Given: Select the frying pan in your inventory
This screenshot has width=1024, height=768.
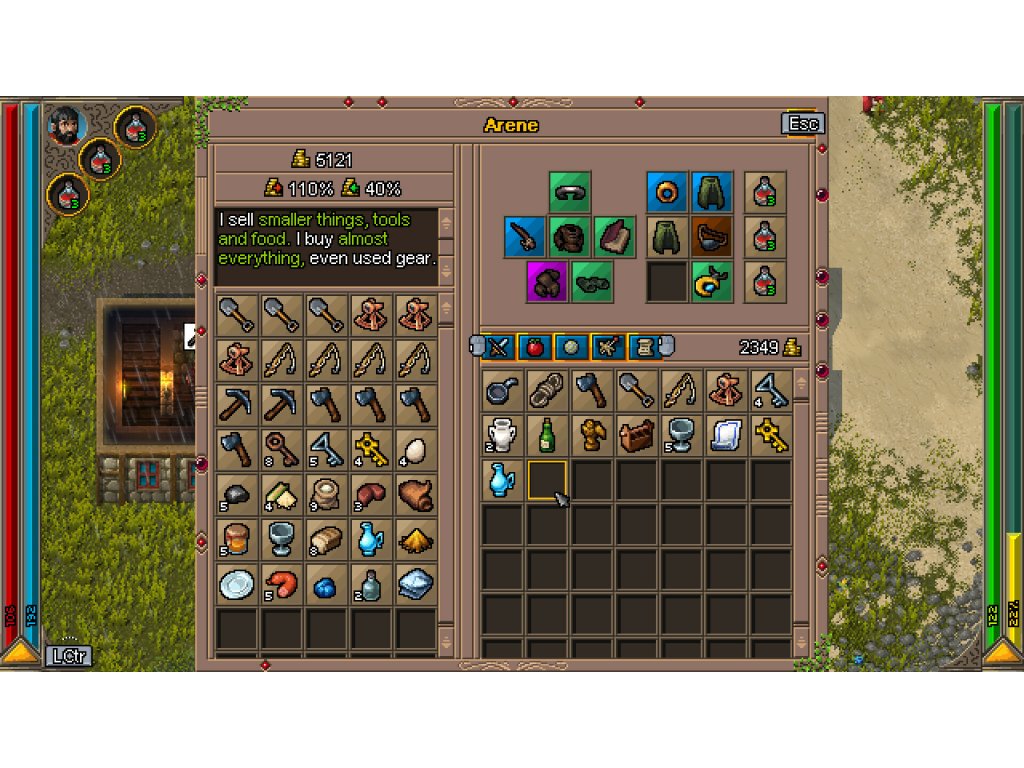Looking at the screenshot, I should point(500,389).
